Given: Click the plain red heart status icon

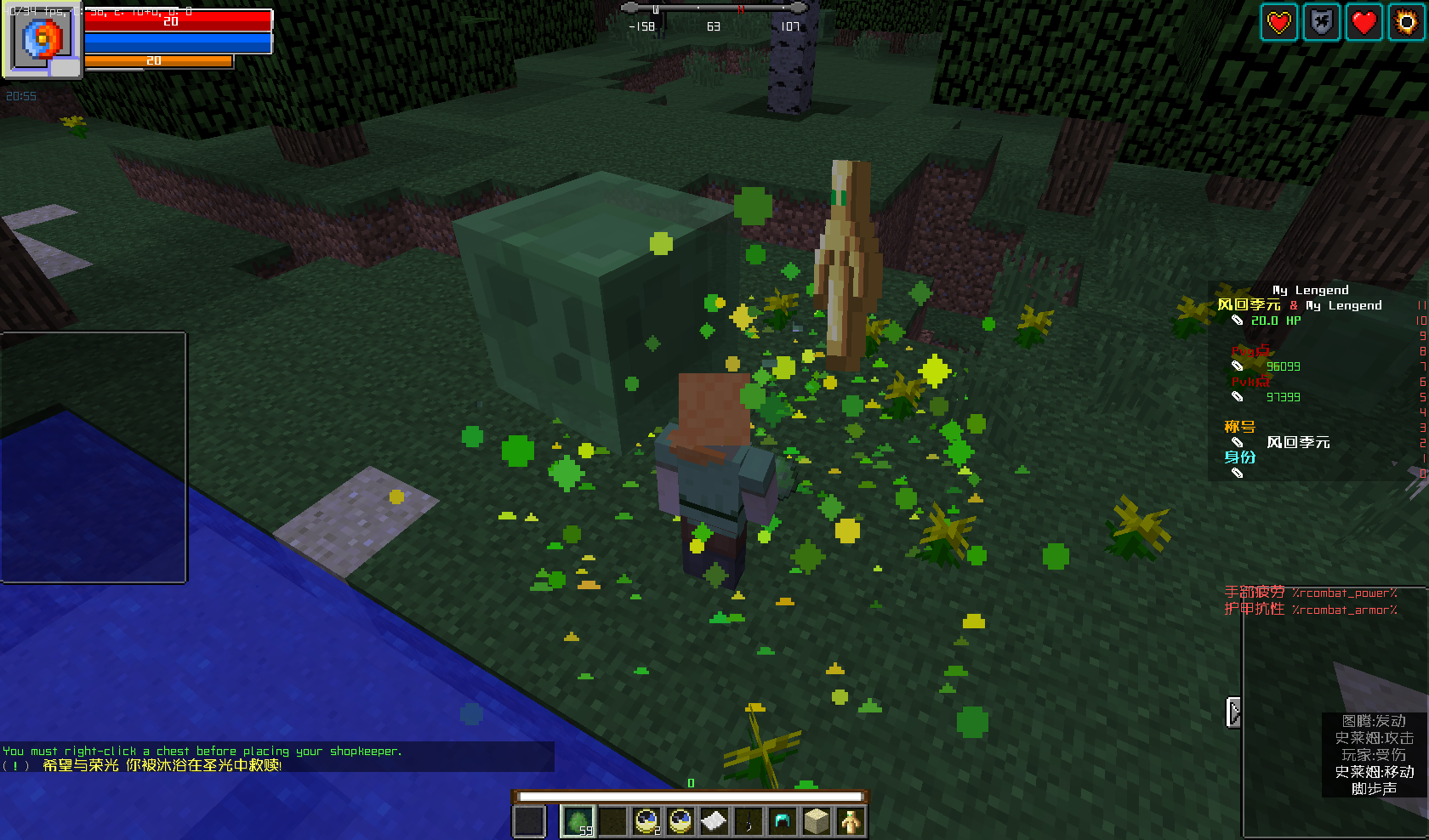Looking at the screenshot, I should (x=1364, y=22).
